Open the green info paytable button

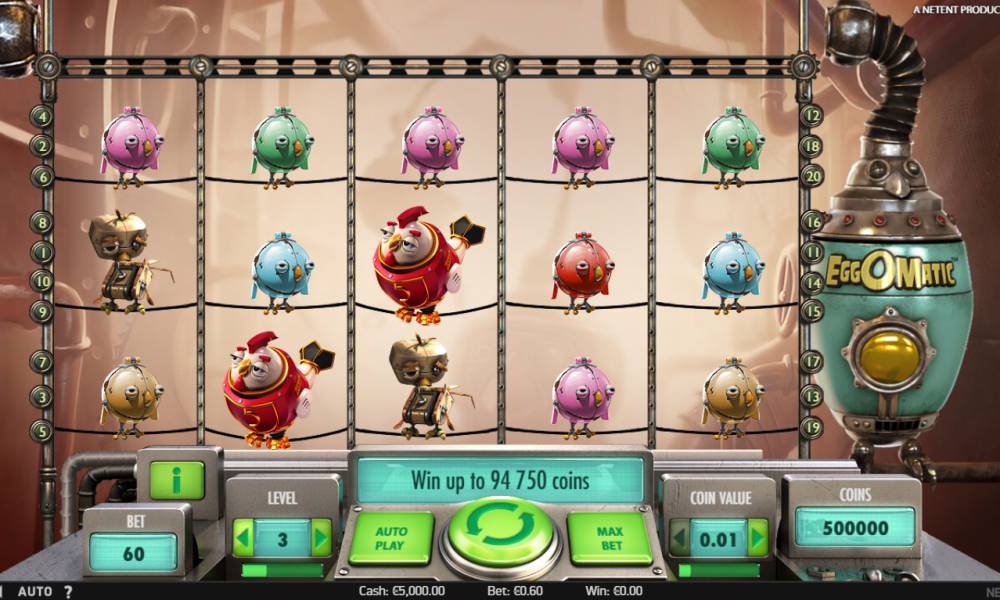177,480
